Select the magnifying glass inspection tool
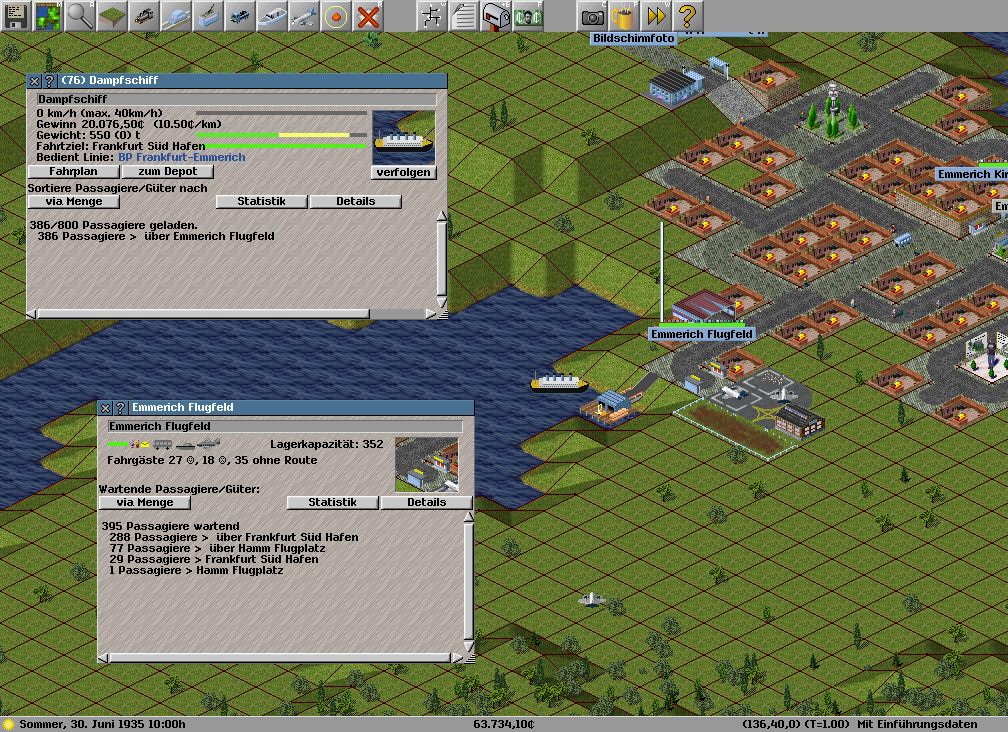Image resolution: width=1008 pixels, height=732 pixels. pyautogui.click(x=80, y=16)
